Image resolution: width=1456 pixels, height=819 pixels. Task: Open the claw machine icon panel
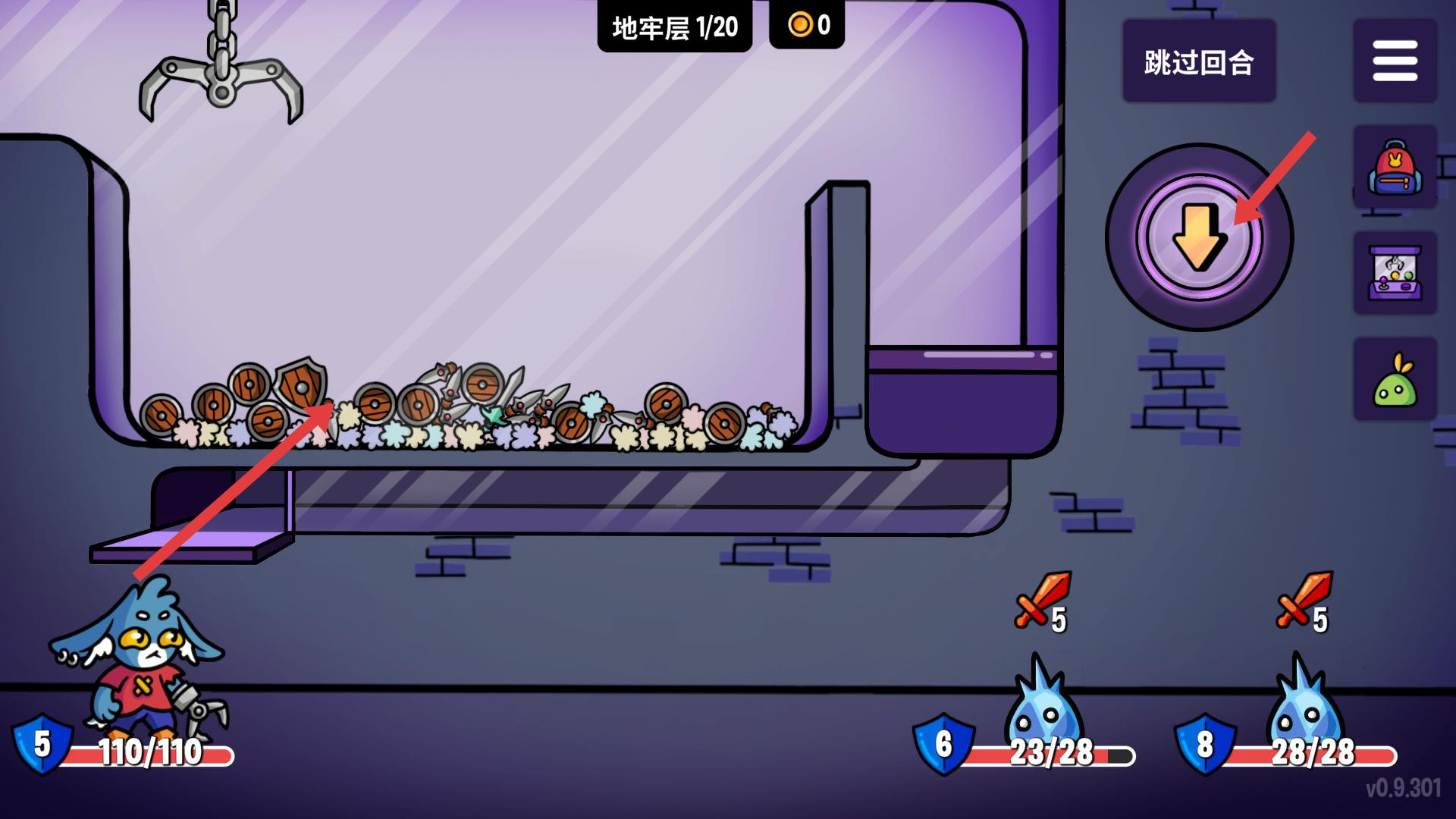click(x=1395, y=274)
